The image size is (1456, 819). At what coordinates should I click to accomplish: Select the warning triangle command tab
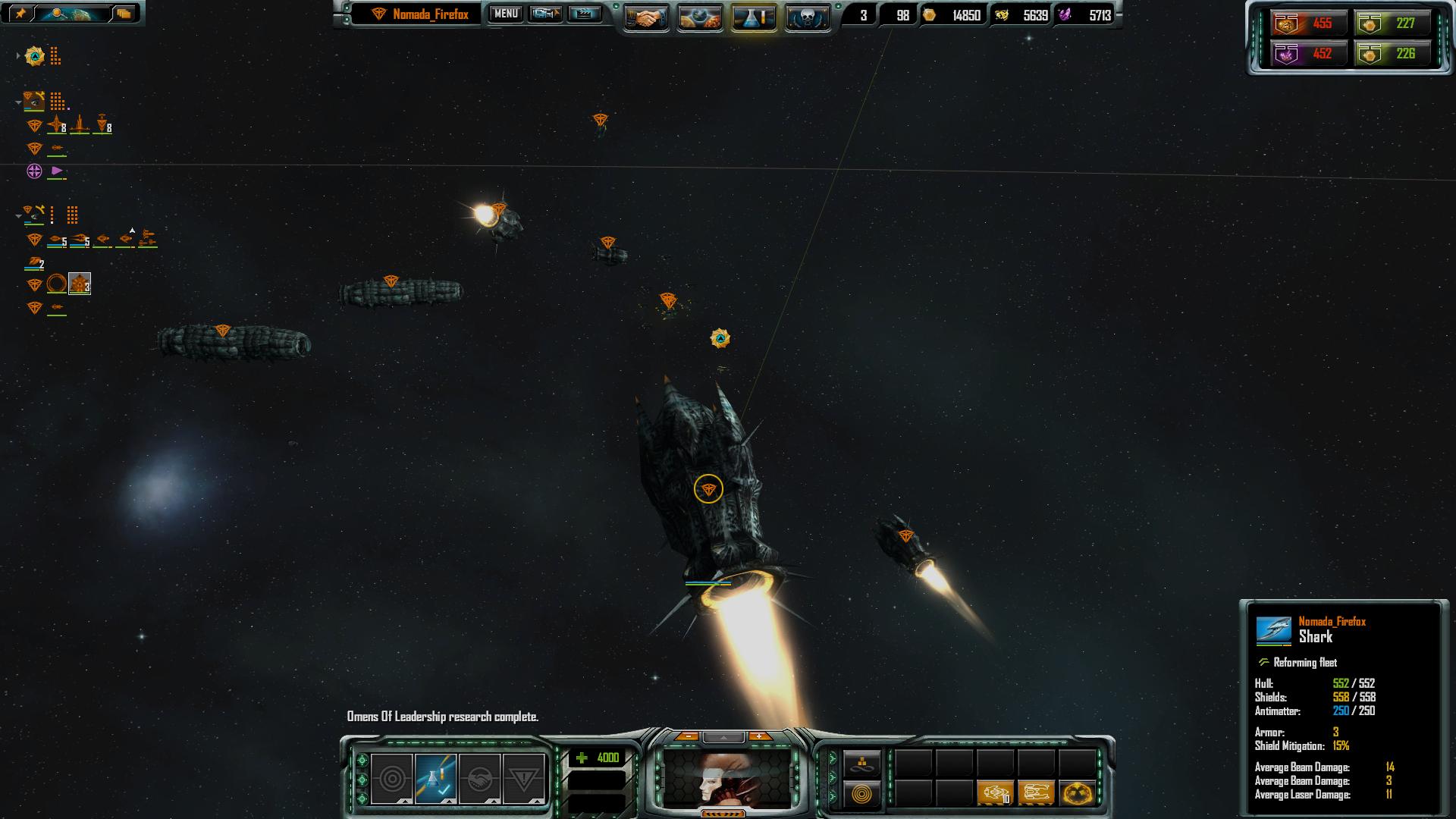click(523, 778)
